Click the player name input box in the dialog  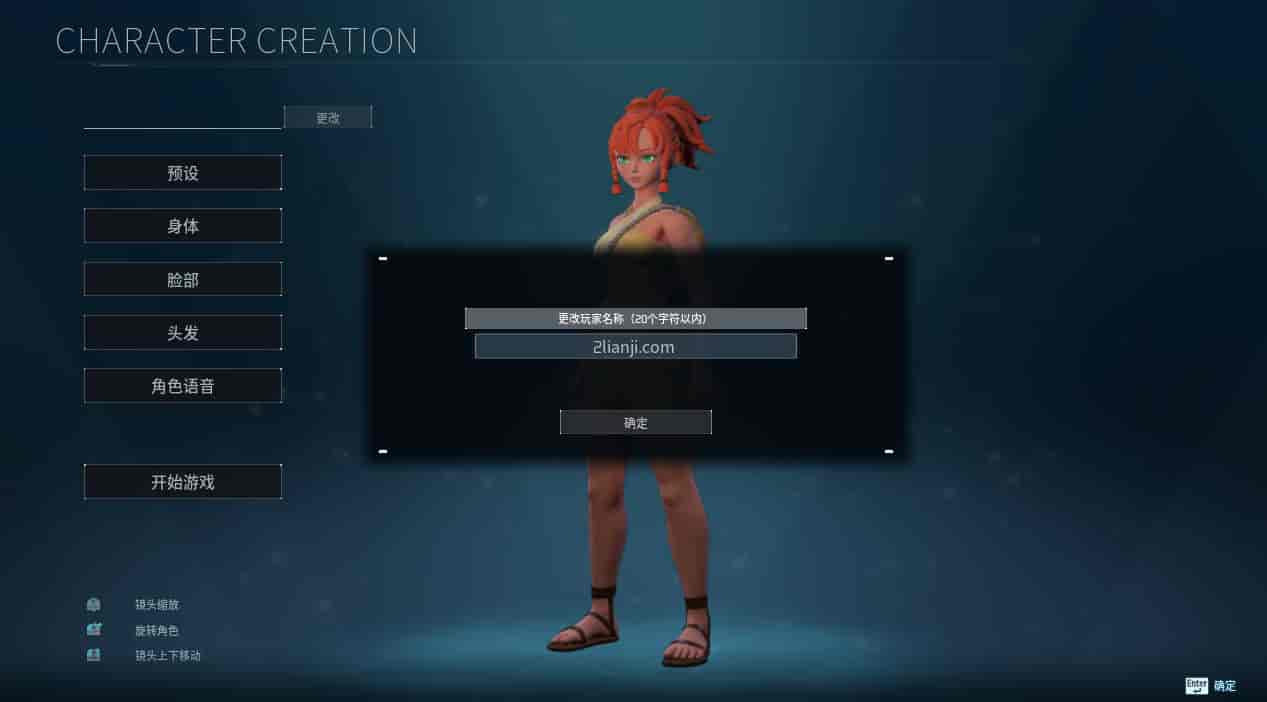pyautogui.click(x=635, y=347)
